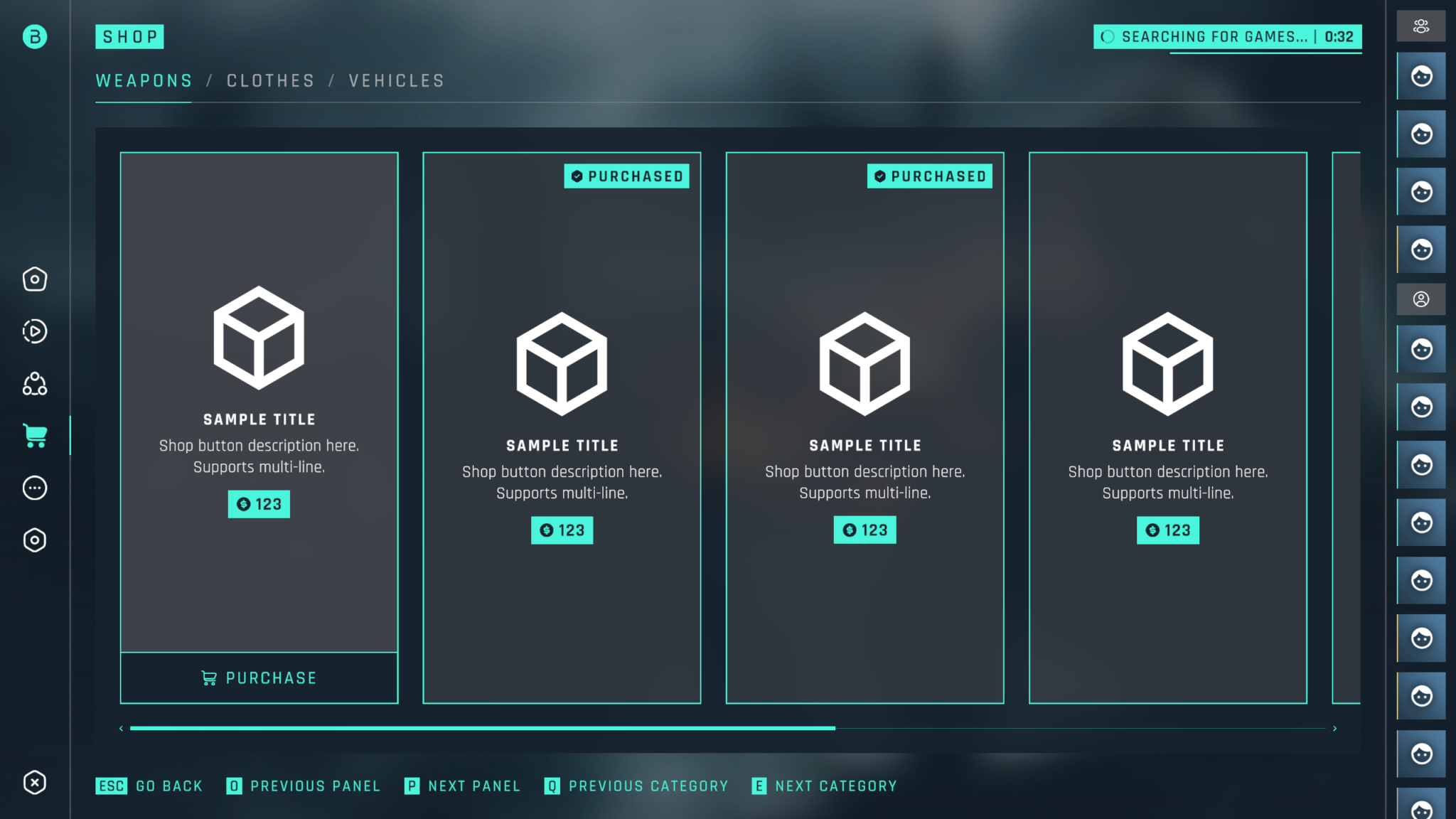Click the B logo in the top-left corner

pyautogui.click(x=34, y=36)
